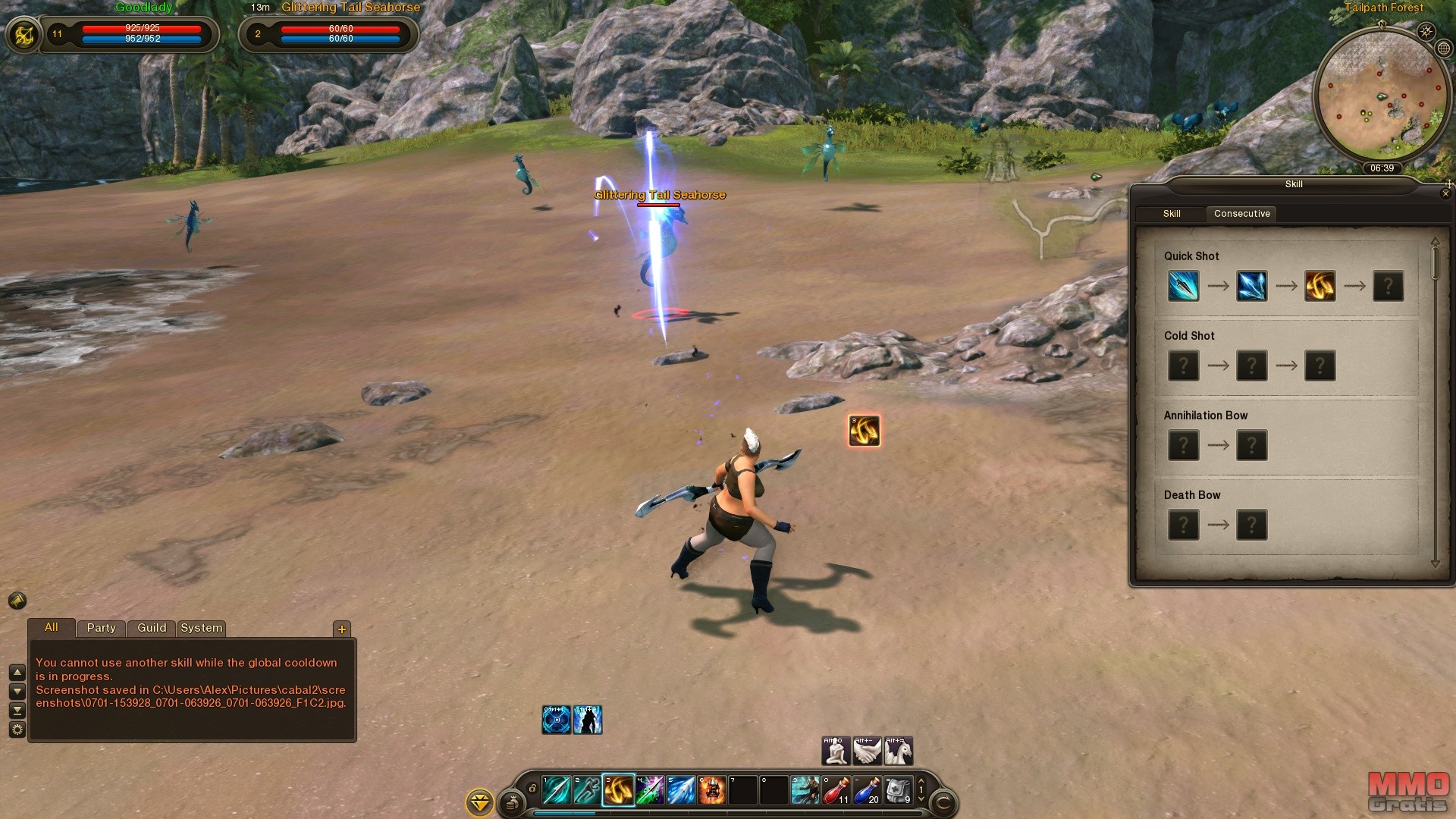Close the Skill window

pyautogui.click(x=1445, y=194)
